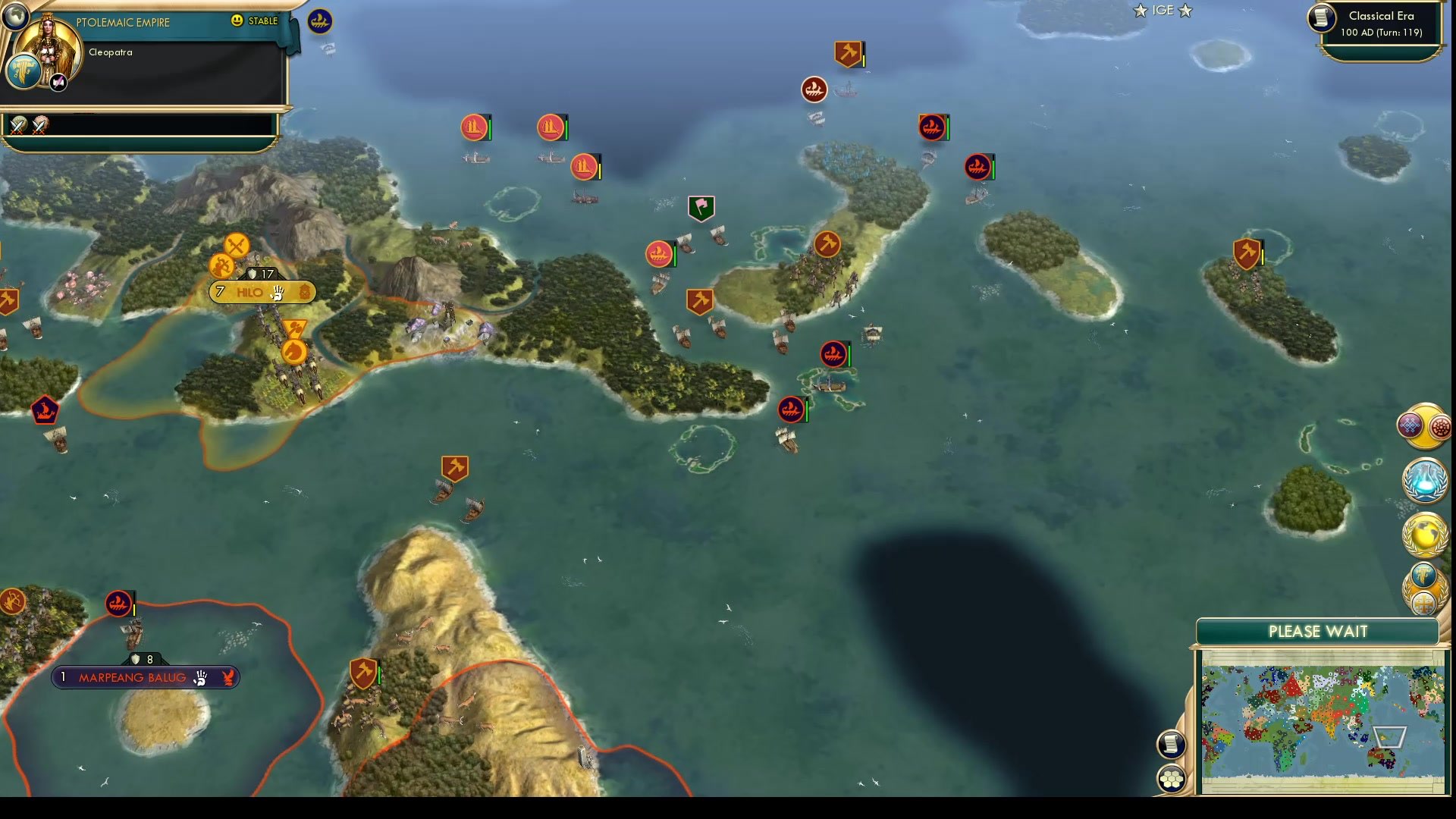The height and width of the screenshot is (819, 1456).
Task: Open the notification log scroll icon near minimap
Action: (x=1172, y=744)
